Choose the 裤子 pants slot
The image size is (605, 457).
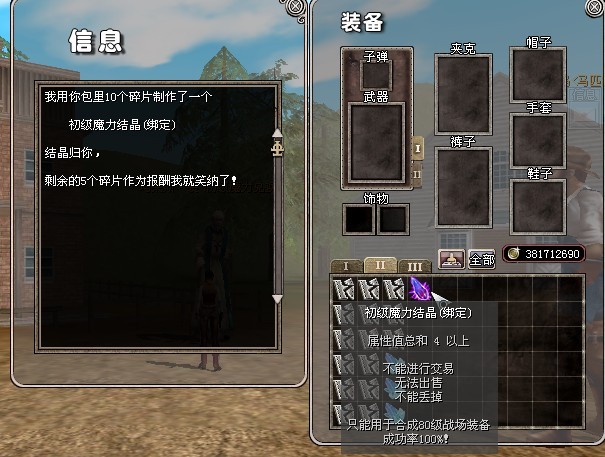click(463, 187)
